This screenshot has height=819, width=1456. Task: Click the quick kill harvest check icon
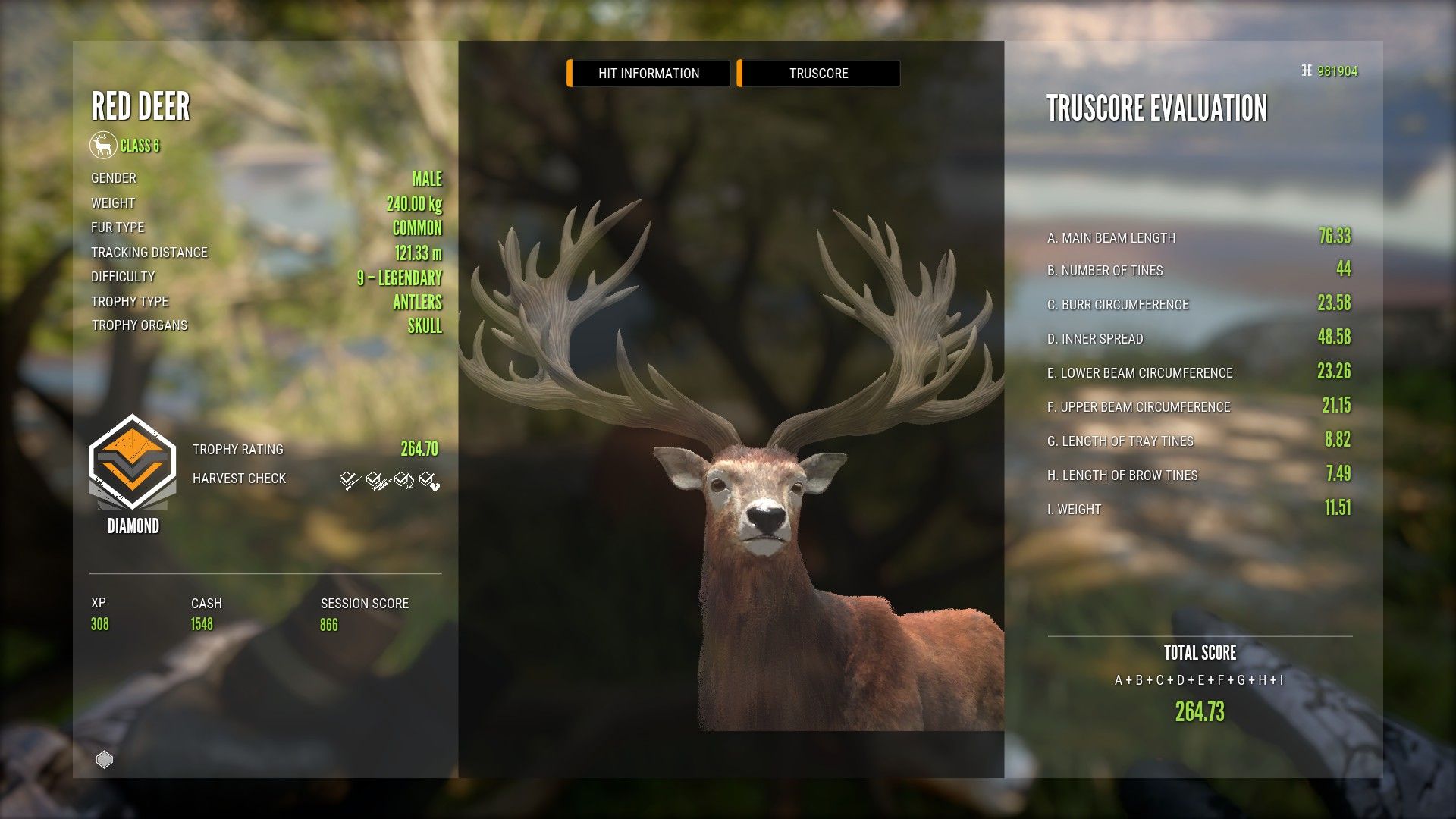[x=347, y=479]
